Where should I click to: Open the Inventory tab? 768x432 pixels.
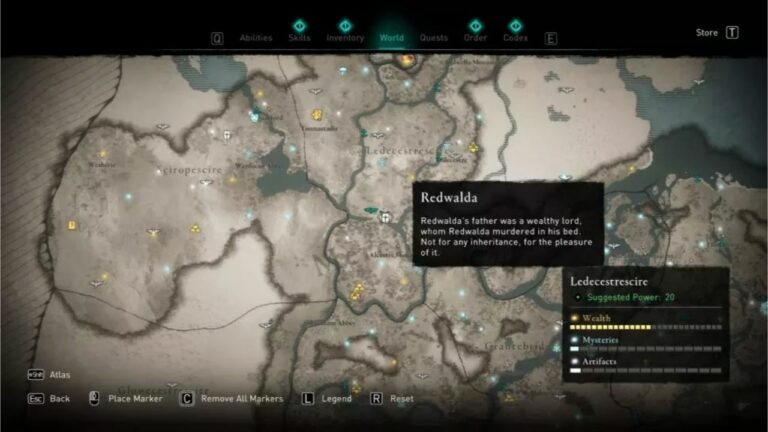(345, 38)
